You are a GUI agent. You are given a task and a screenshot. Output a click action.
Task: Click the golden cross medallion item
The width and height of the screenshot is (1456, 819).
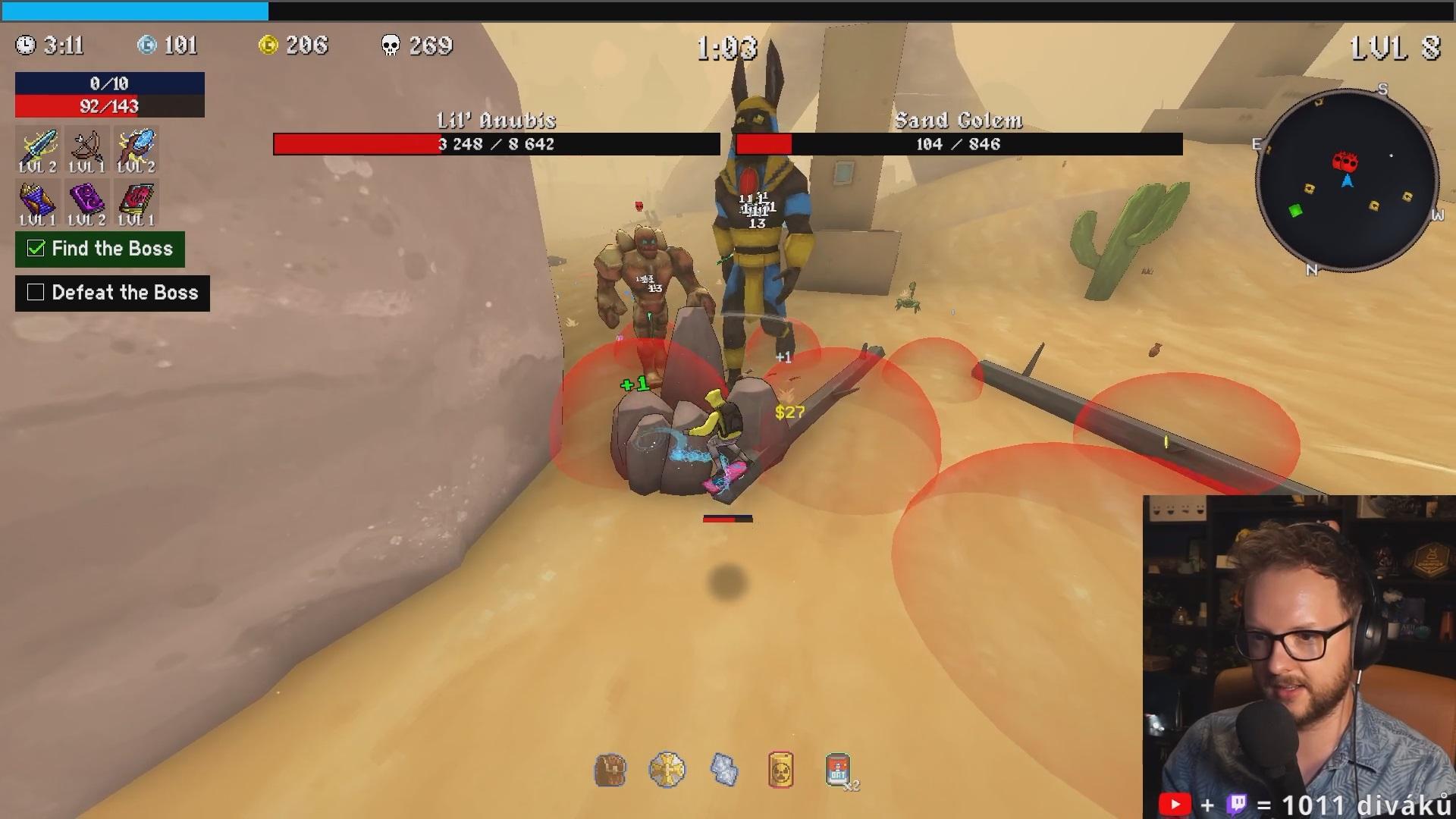(x=667, y=770)
